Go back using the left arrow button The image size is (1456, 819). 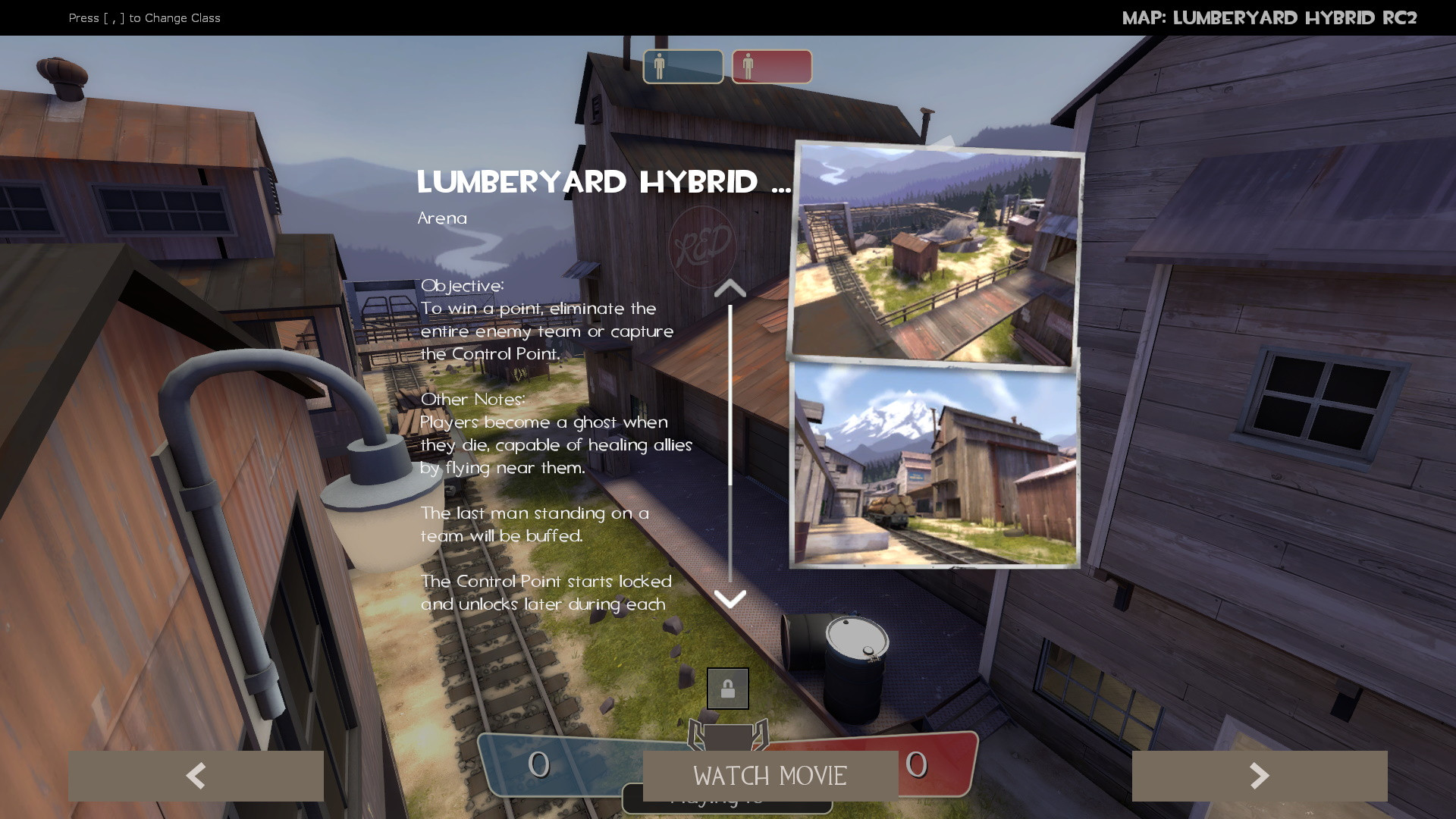tap(196, 775)
